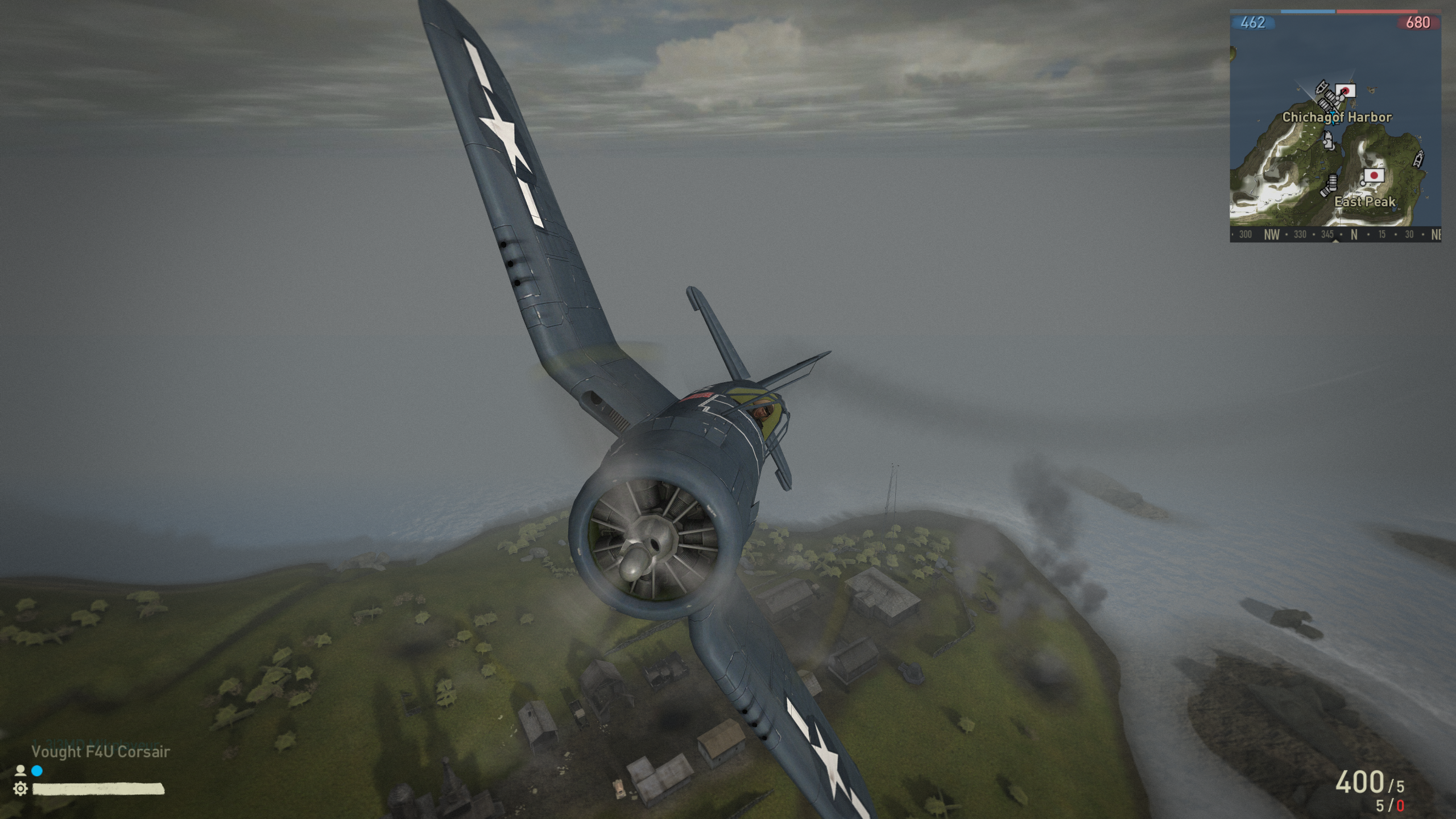Image resolution: width=1456 pixels, height=819 pixels.
Task: Click the blue pilot seat indicator dot
Action: (37, 771)
